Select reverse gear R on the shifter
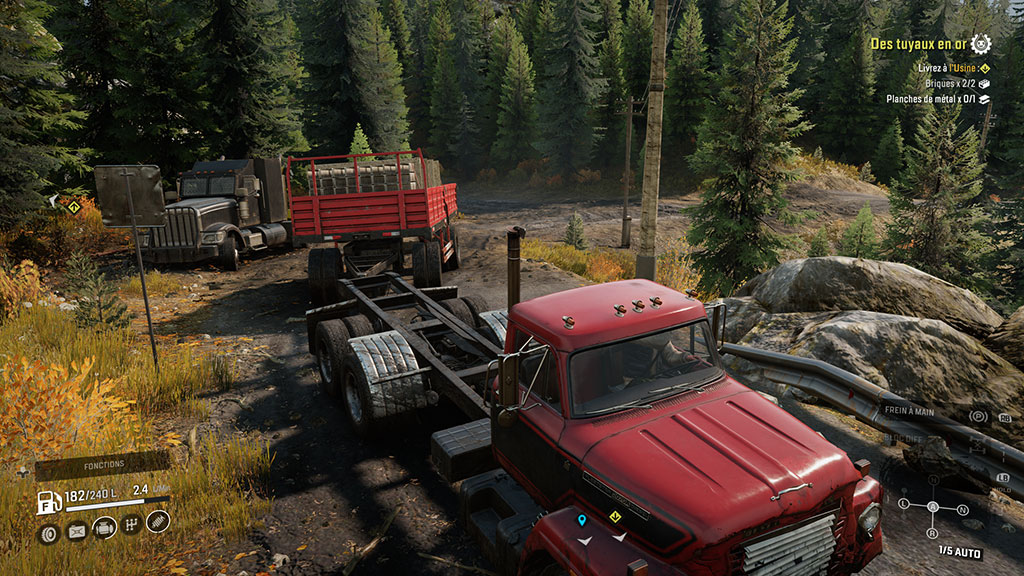The height and width of the screenshot is (576, 1024). 932,533
